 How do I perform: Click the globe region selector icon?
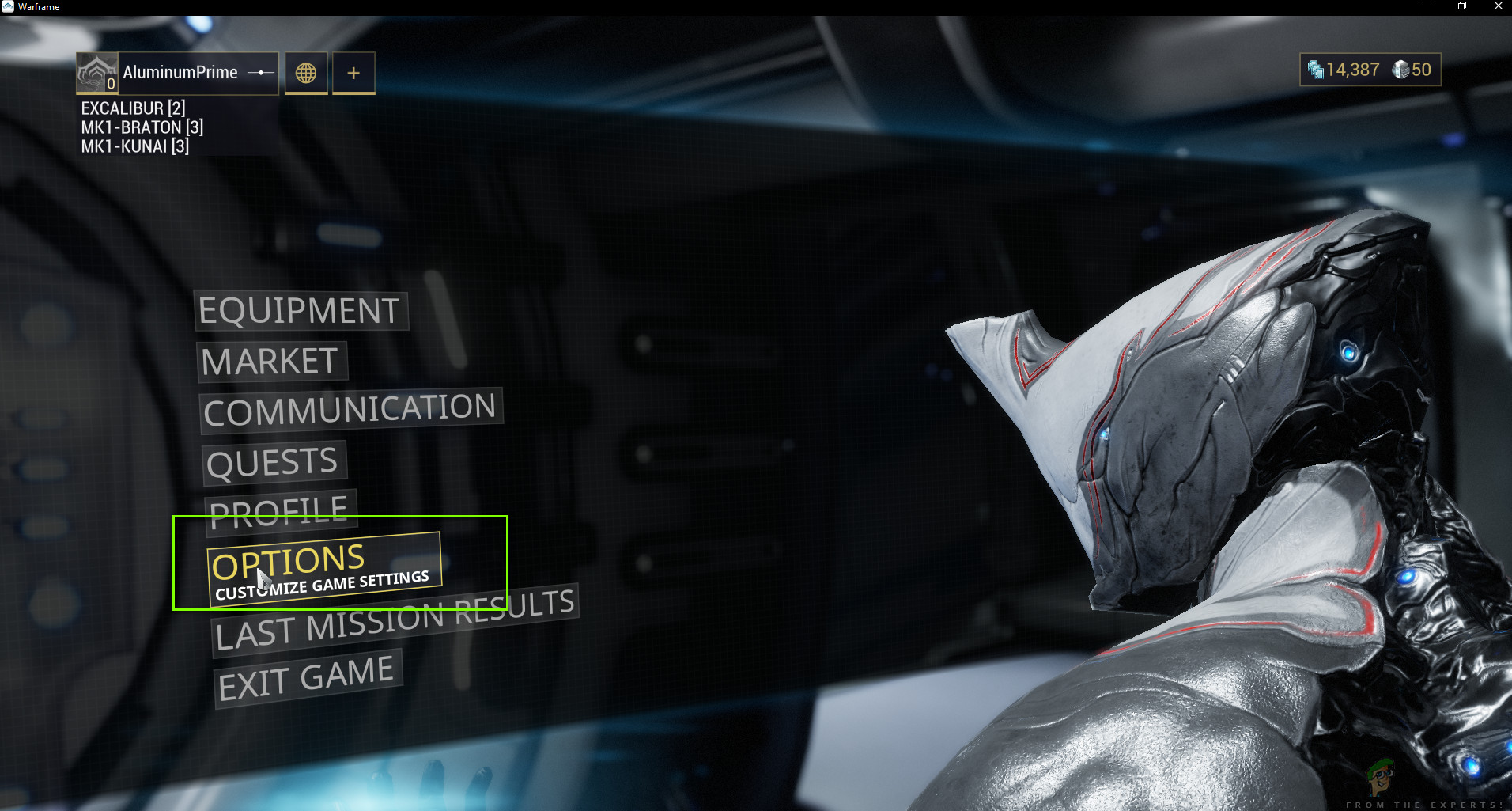(306, 73)
